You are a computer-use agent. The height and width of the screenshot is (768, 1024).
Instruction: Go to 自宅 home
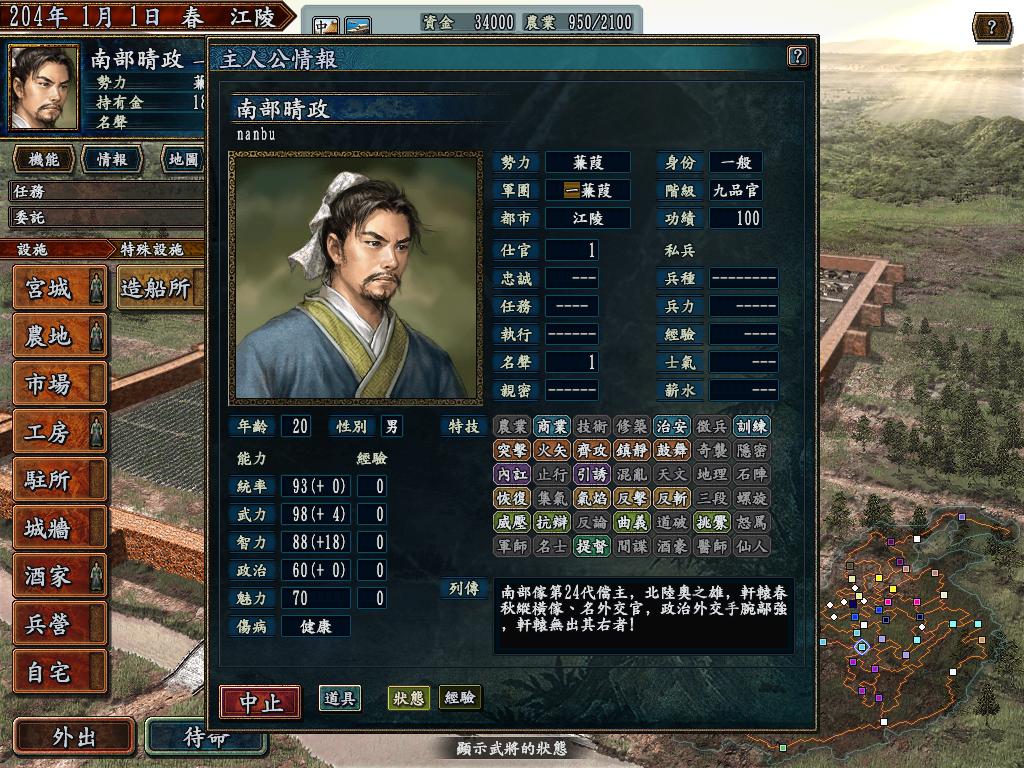[59, 671]
